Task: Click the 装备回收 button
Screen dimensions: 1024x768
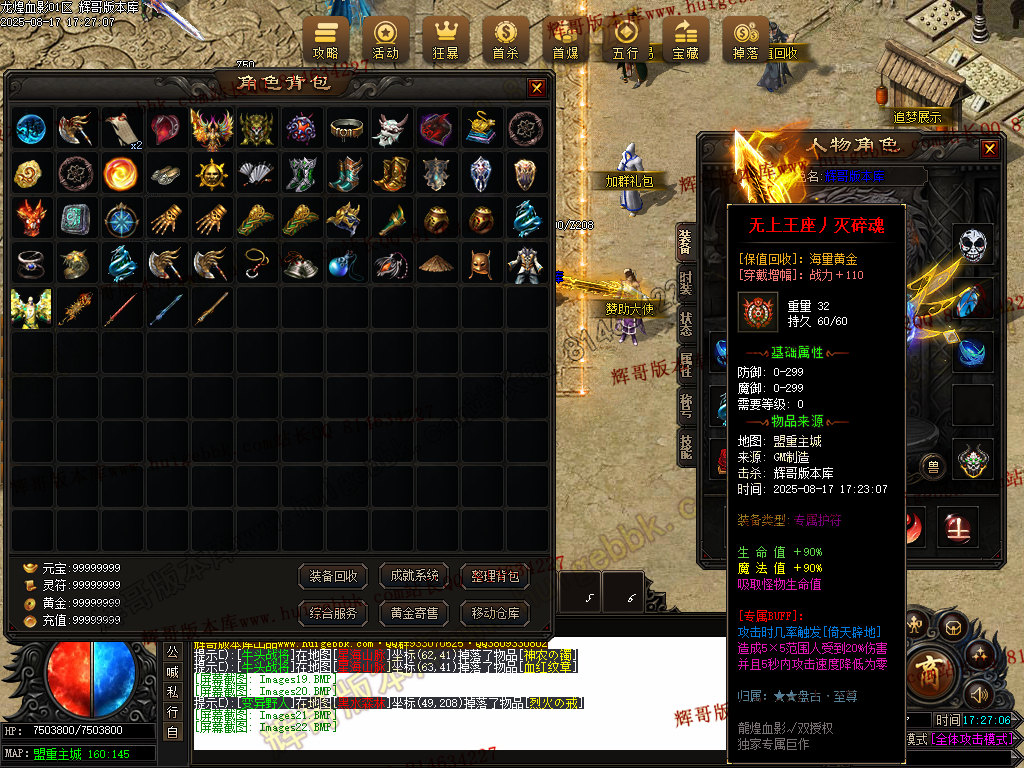Action: pyautogui.click(x=334, y=576)
